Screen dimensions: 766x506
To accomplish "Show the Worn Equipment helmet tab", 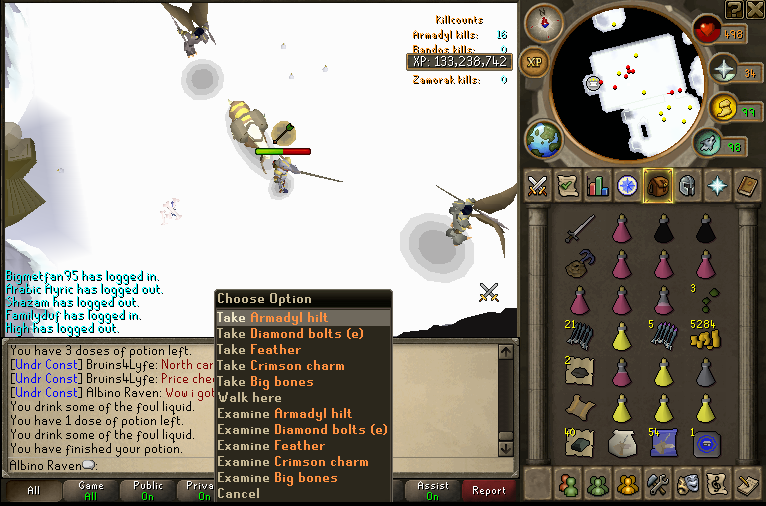I will click(687, 185).
